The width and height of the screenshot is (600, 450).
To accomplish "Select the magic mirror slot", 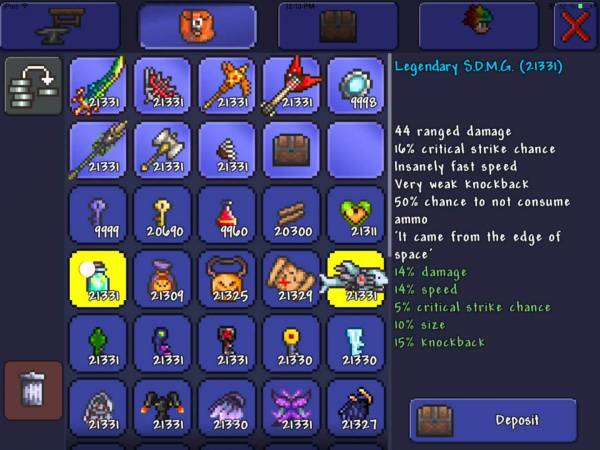I will click(356, 86).
